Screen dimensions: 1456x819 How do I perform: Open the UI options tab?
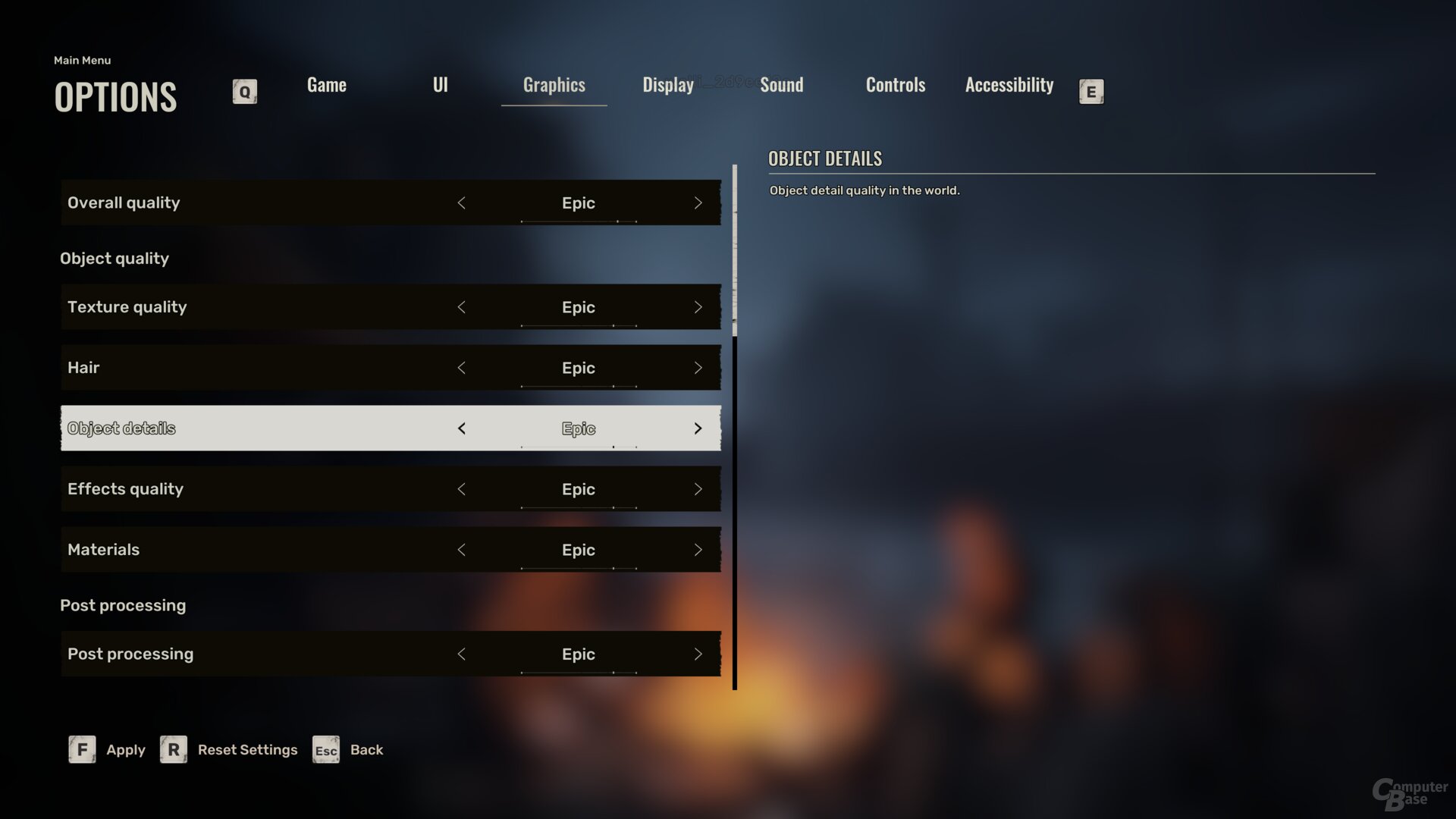pos(440,85)
